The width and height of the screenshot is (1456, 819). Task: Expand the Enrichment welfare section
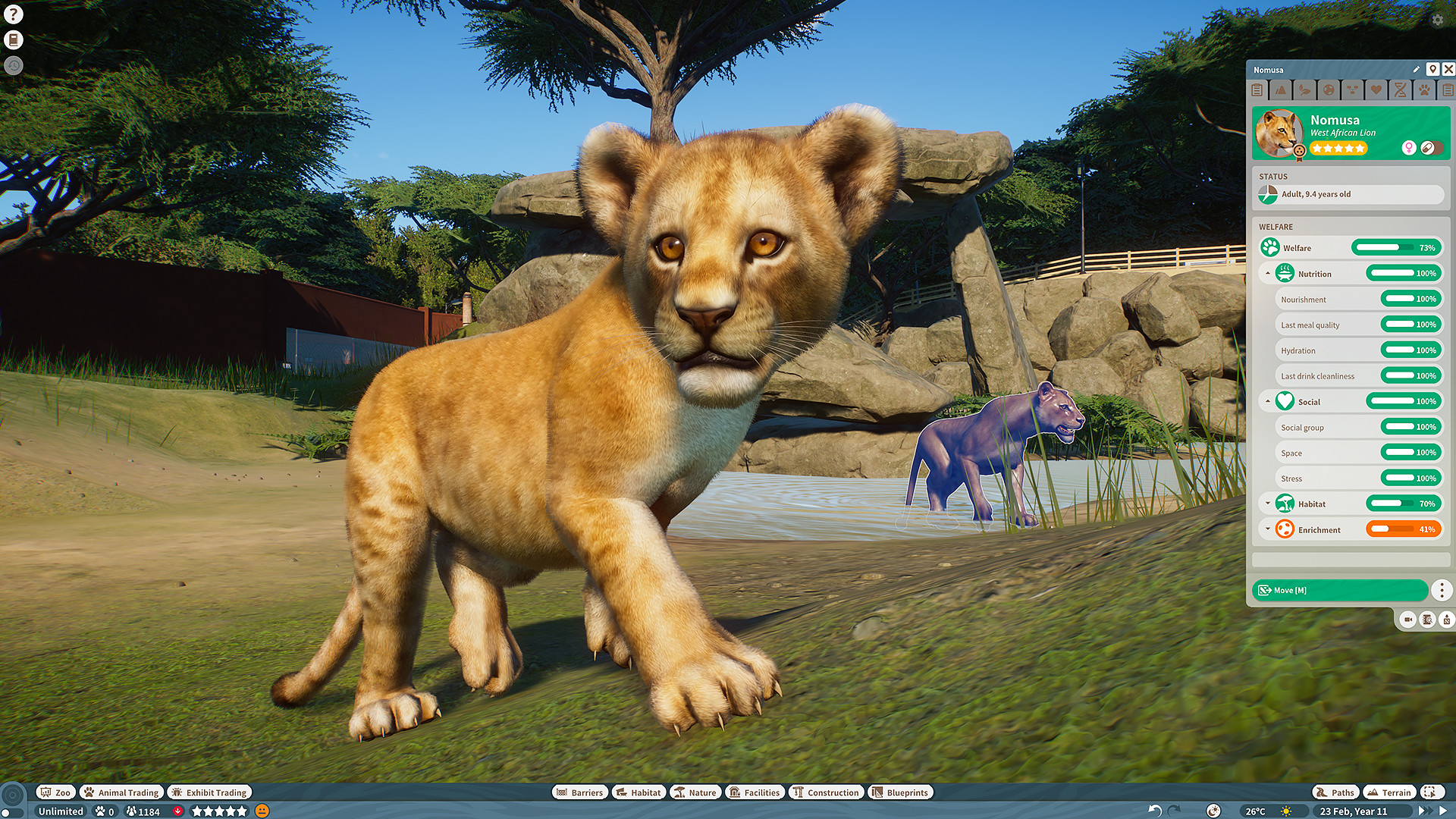pos(1269,529)
